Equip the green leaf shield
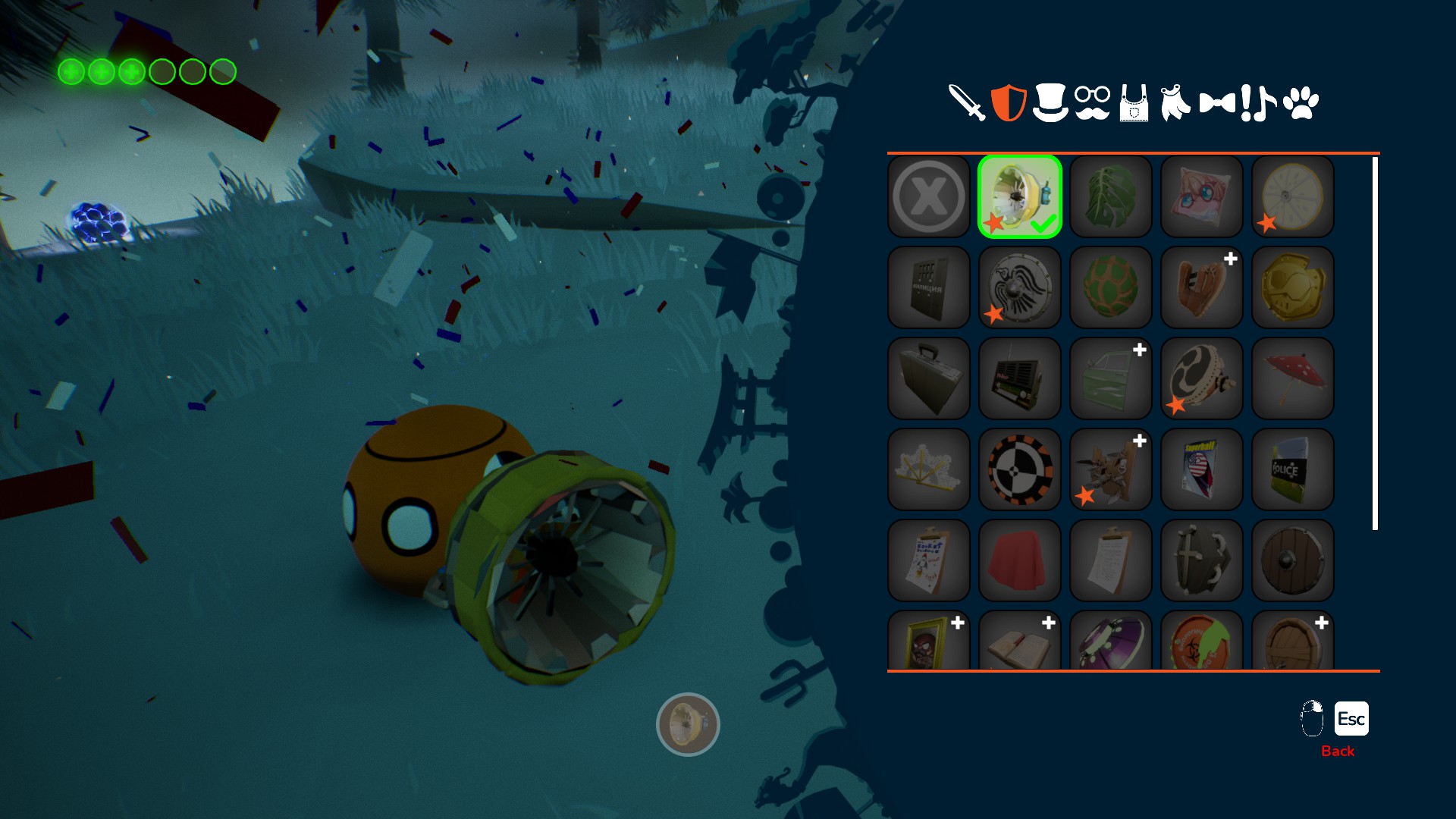This screenshot has height=819, width=1456. [1111, 196]
